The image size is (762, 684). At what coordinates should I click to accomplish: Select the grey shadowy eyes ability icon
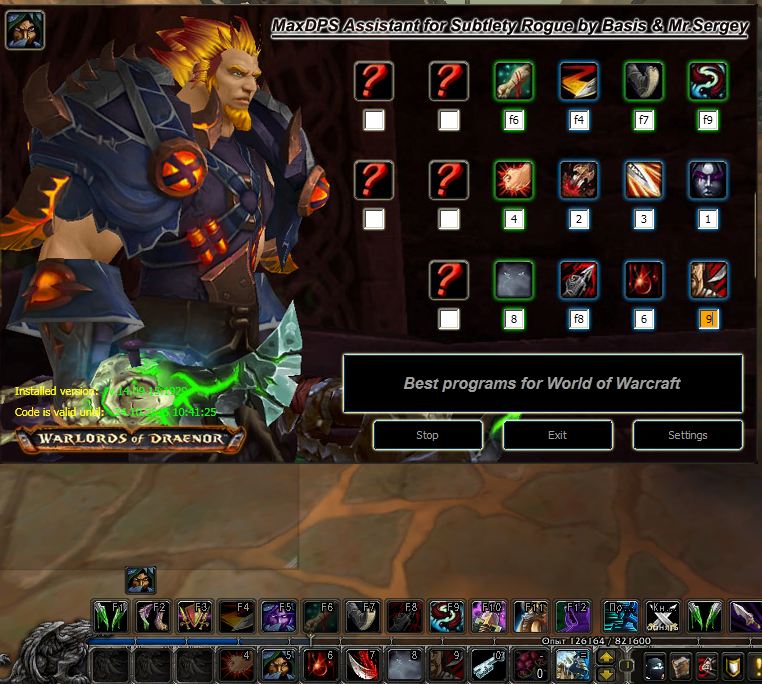coord(514,280)
